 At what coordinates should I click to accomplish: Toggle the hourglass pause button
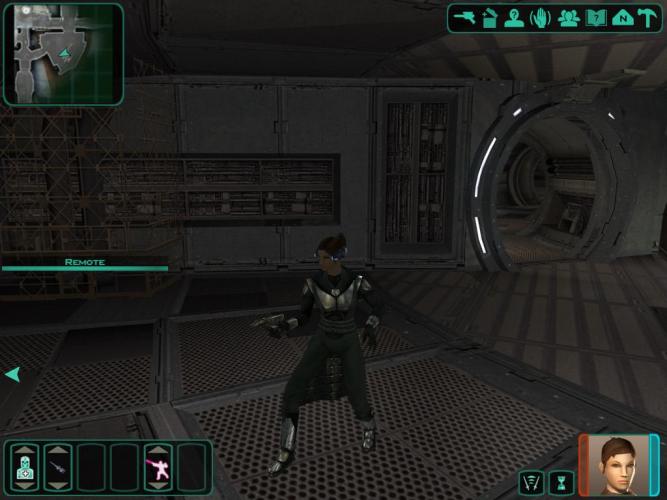[x=560, y=483]
